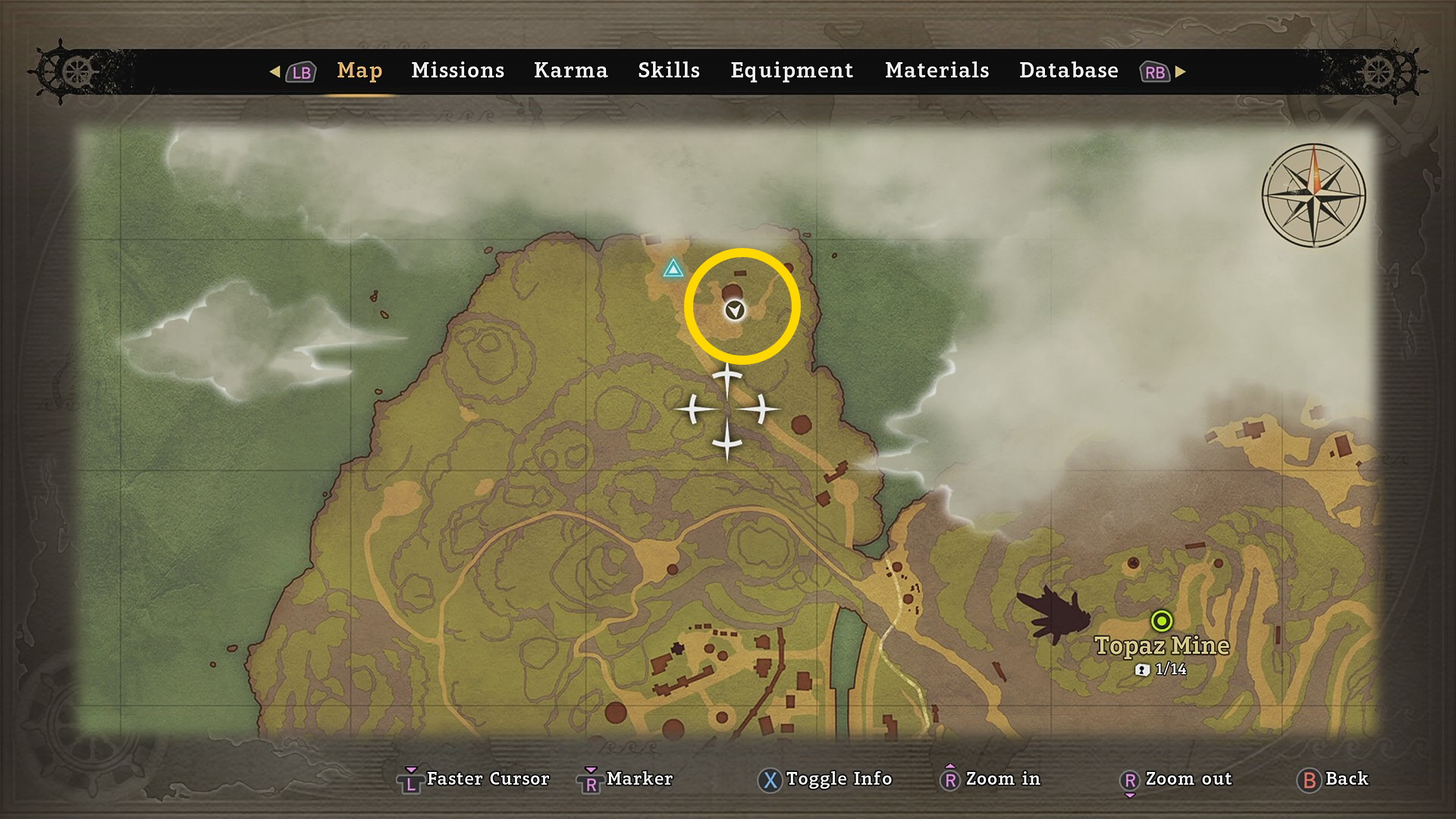The image size is (1456, 819).
Task: Open the Missions tab
Action: [457, 71]
